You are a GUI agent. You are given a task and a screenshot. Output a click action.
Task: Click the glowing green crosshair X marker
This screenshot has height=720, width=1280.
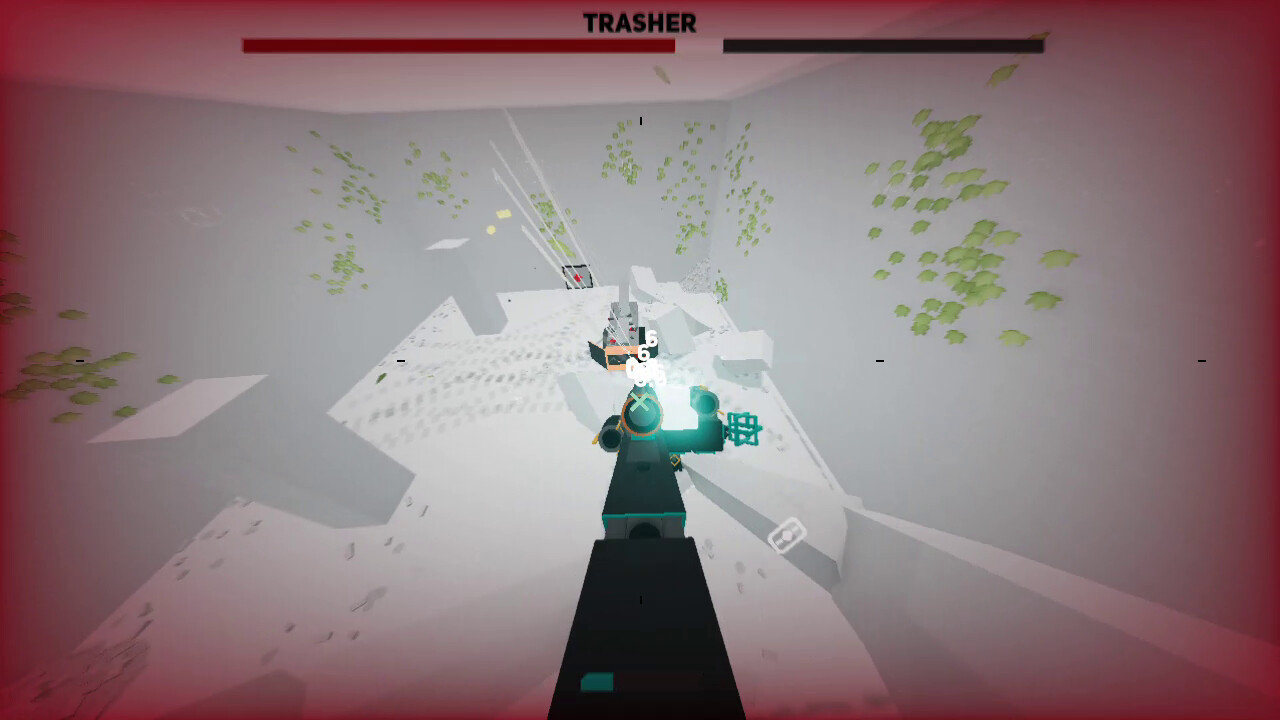(640, 403)
